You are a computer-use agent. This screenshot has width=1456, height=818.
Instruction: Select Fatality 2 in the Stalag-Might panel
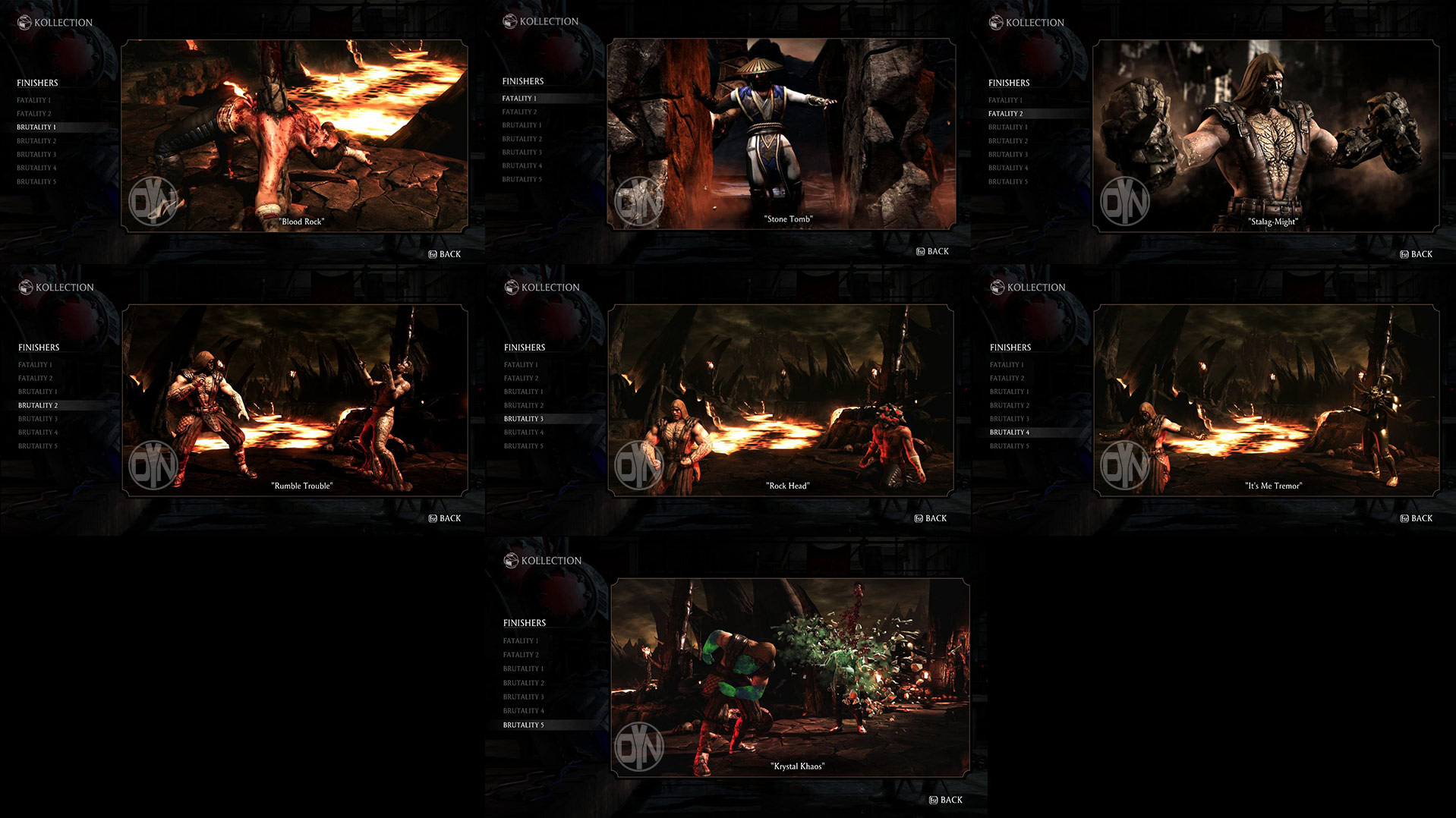coord(1006,113)
